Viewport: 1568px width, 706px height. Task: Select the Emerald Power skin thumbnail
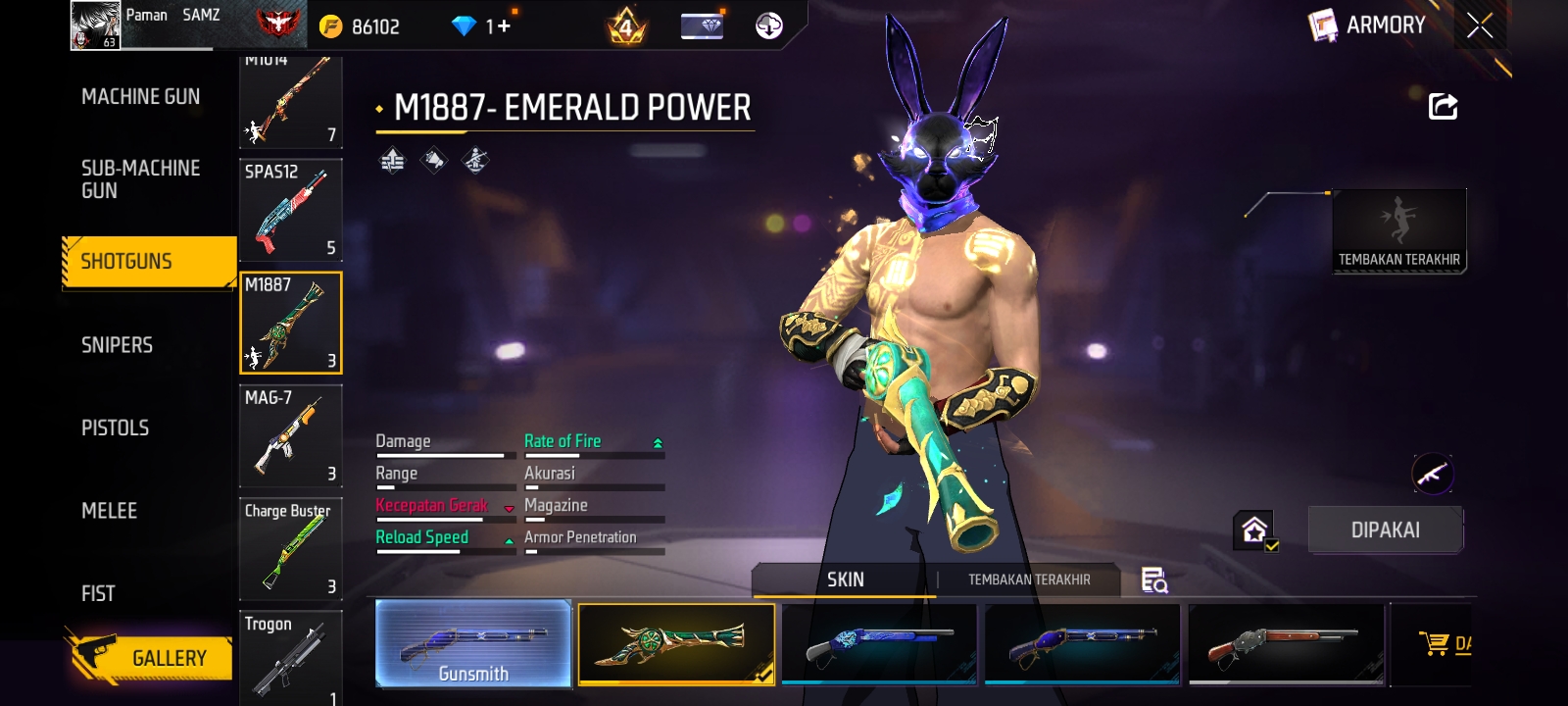pos(676,644)
